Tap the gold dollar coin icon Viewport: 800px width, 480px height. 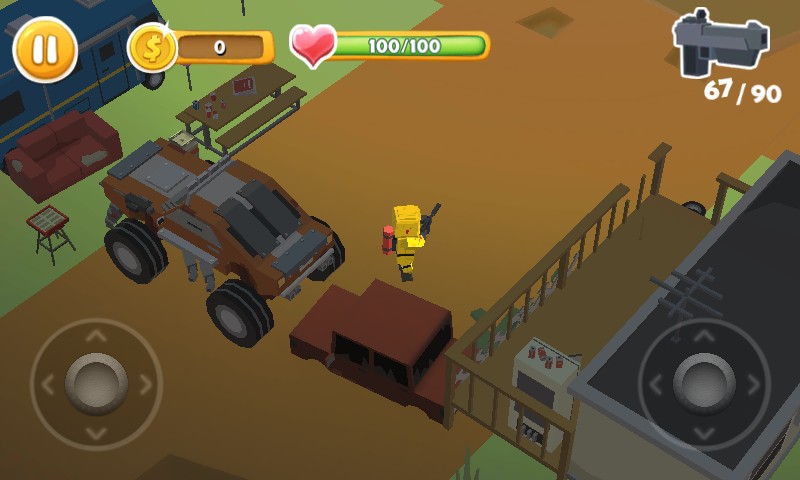click(x=153, y=48)
